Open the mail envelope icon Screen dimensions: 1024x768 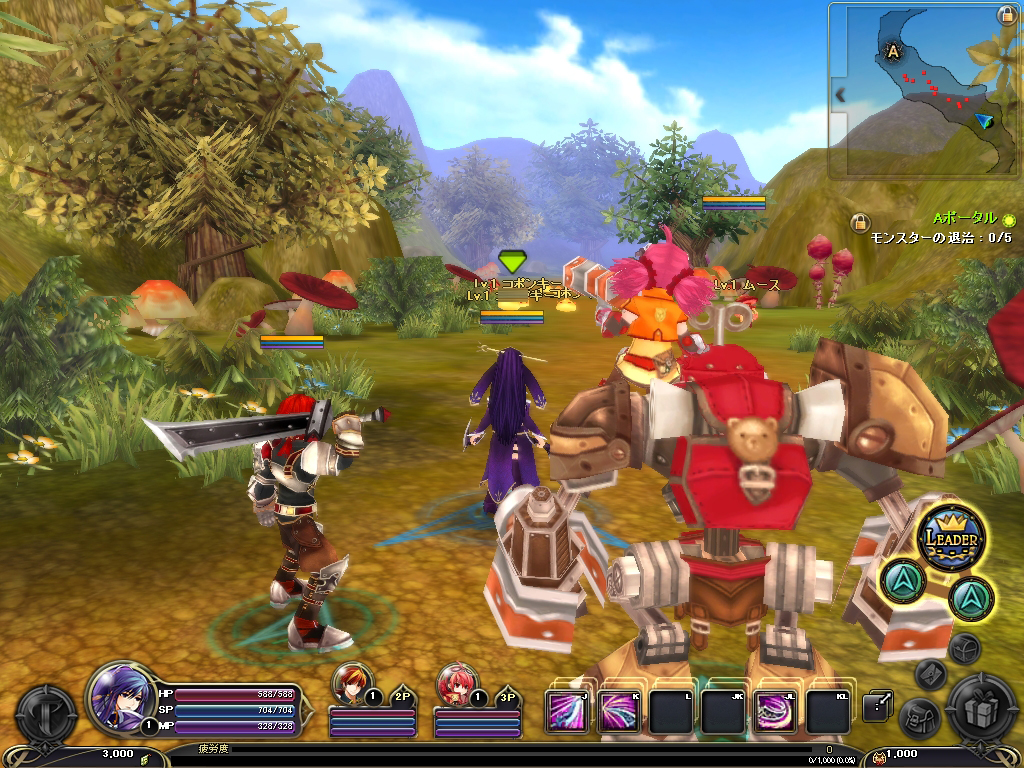(930, 674)
